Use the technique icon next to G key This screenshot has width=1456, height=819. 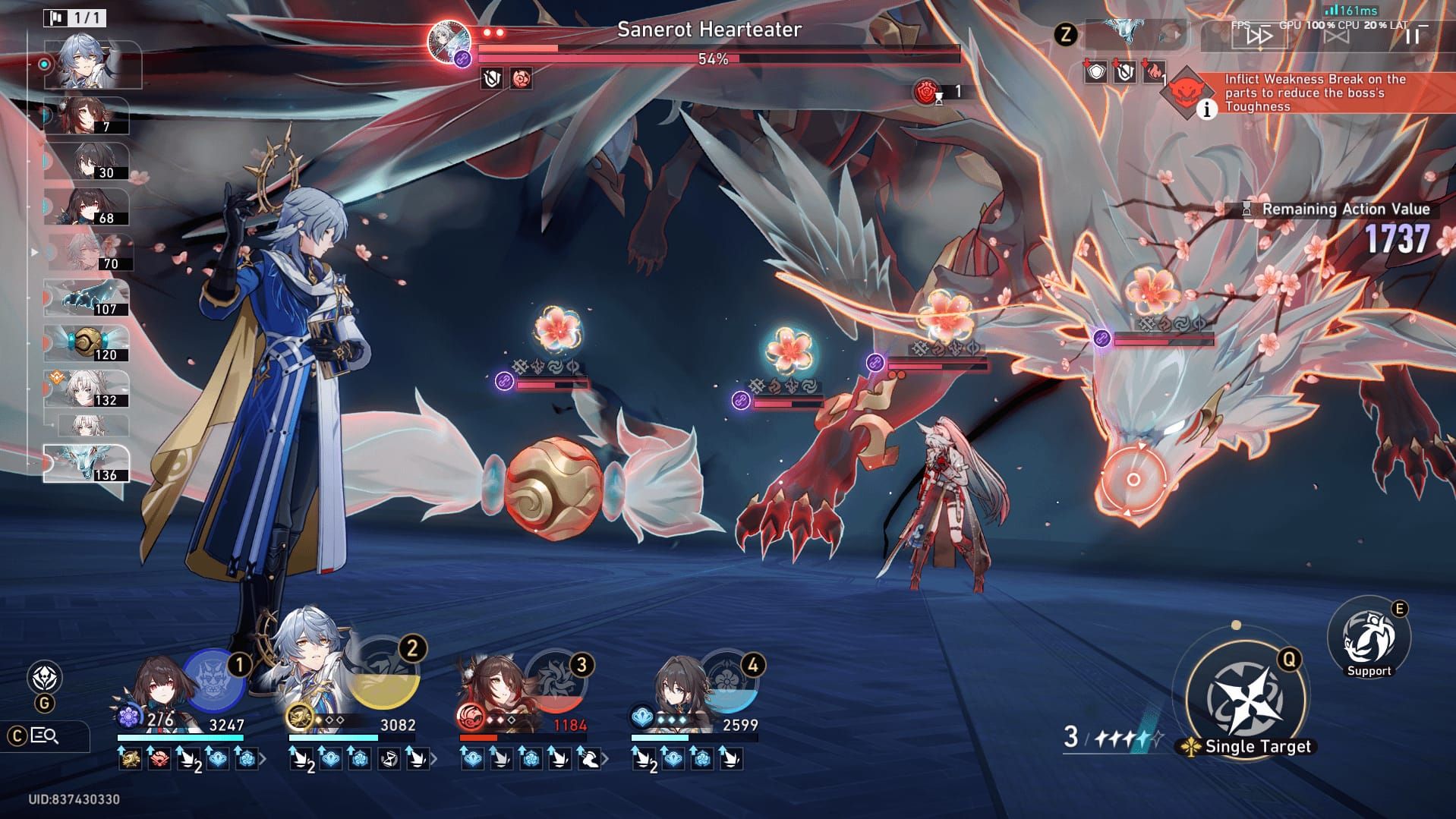point(44,674)
